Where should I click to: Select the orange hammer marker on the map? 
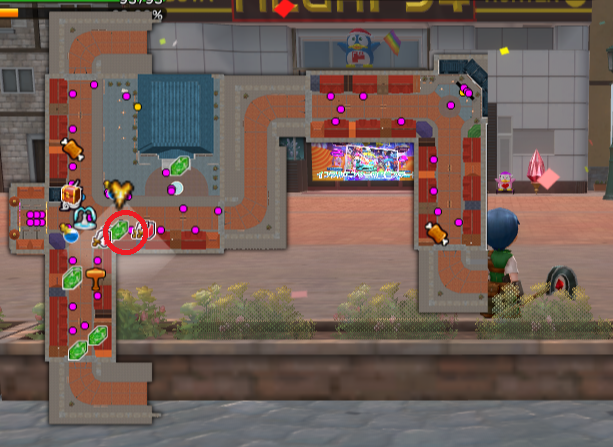click(x=97, y=277)
